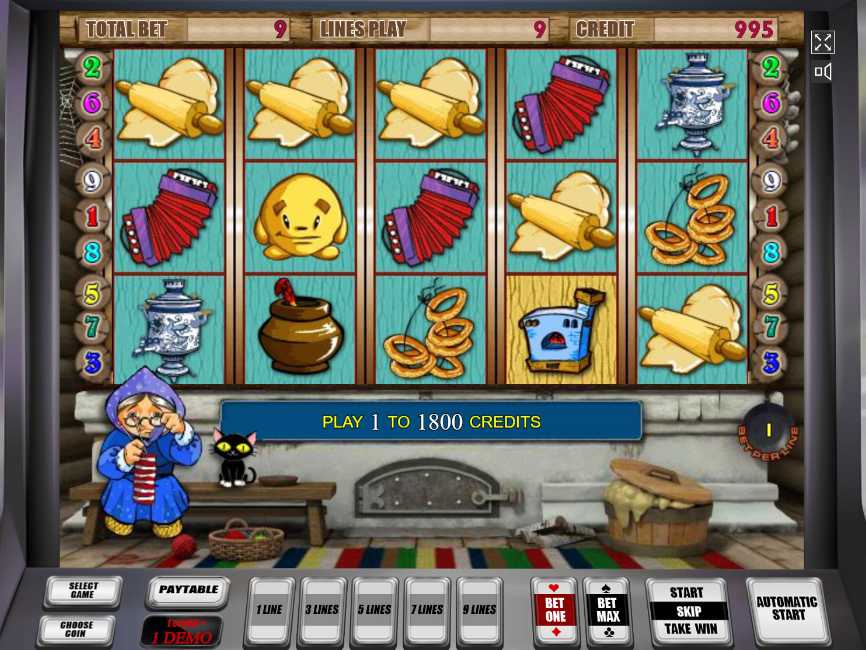Choose Coin denomination button
866x650 pixels.
76,629
